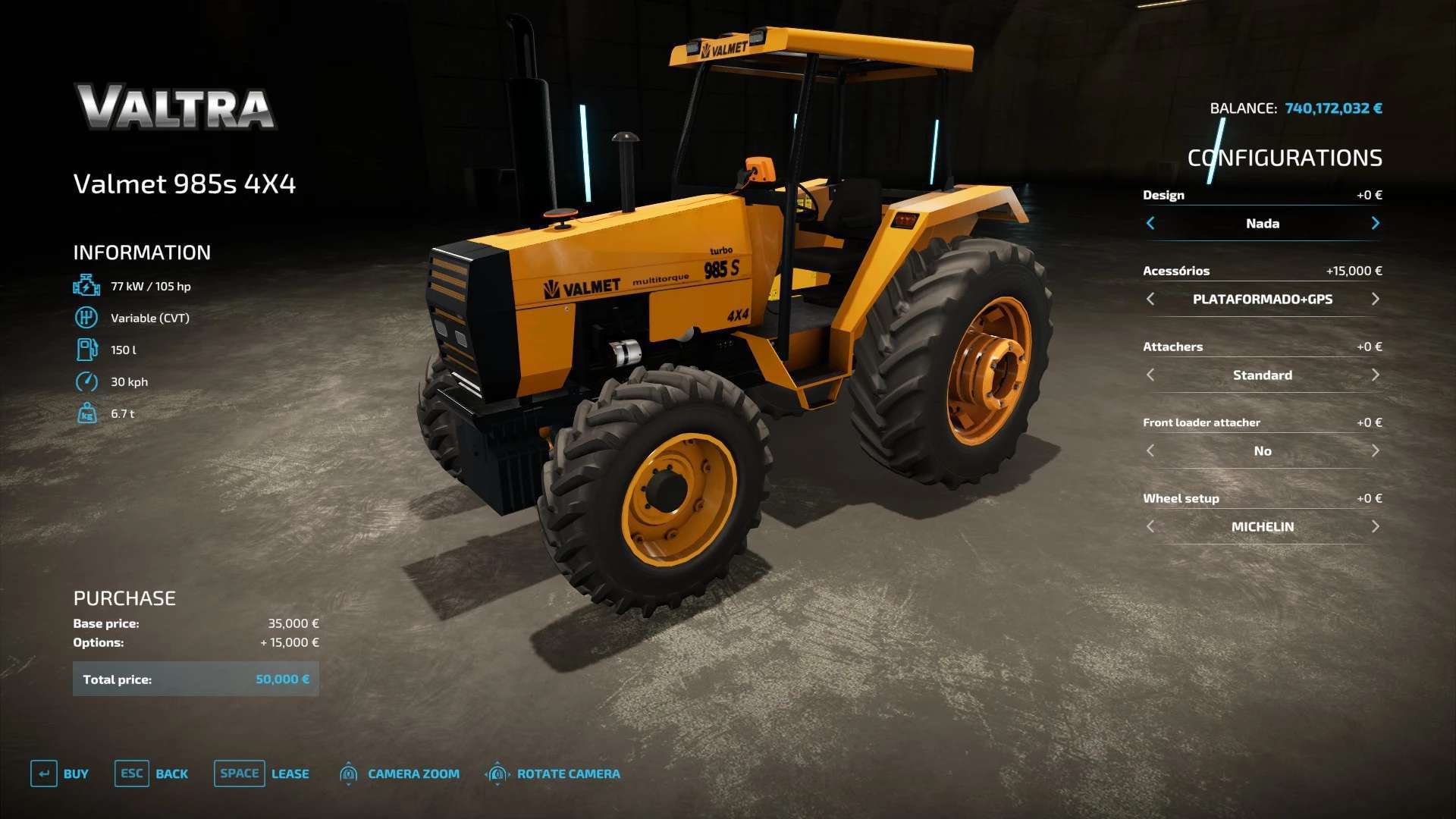Select the weight (6.7 t) info icon

coord(86,413)
